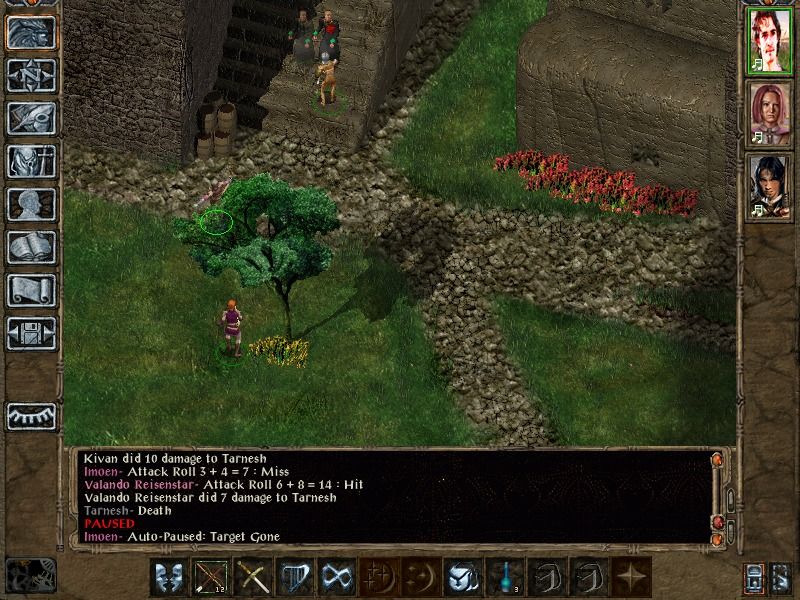Click the return-to-game button at top left
The image size is (800, 600).
point(31,32)
